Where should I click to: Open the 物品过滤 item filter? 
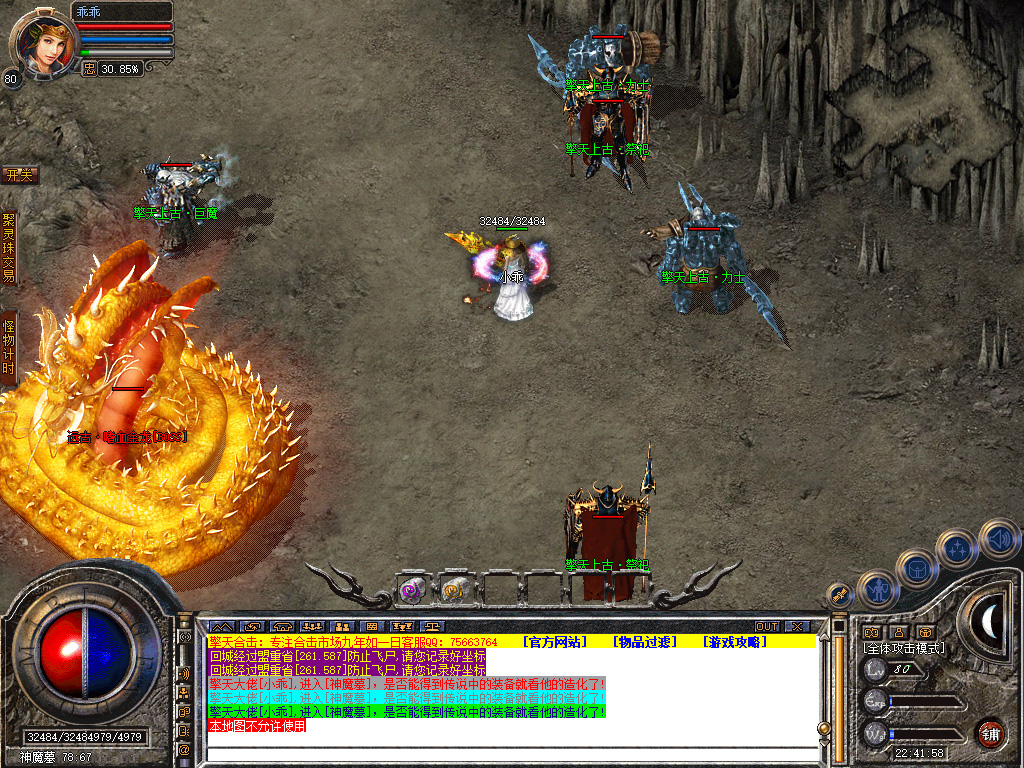pyautogui.click(x=645, y=641)
